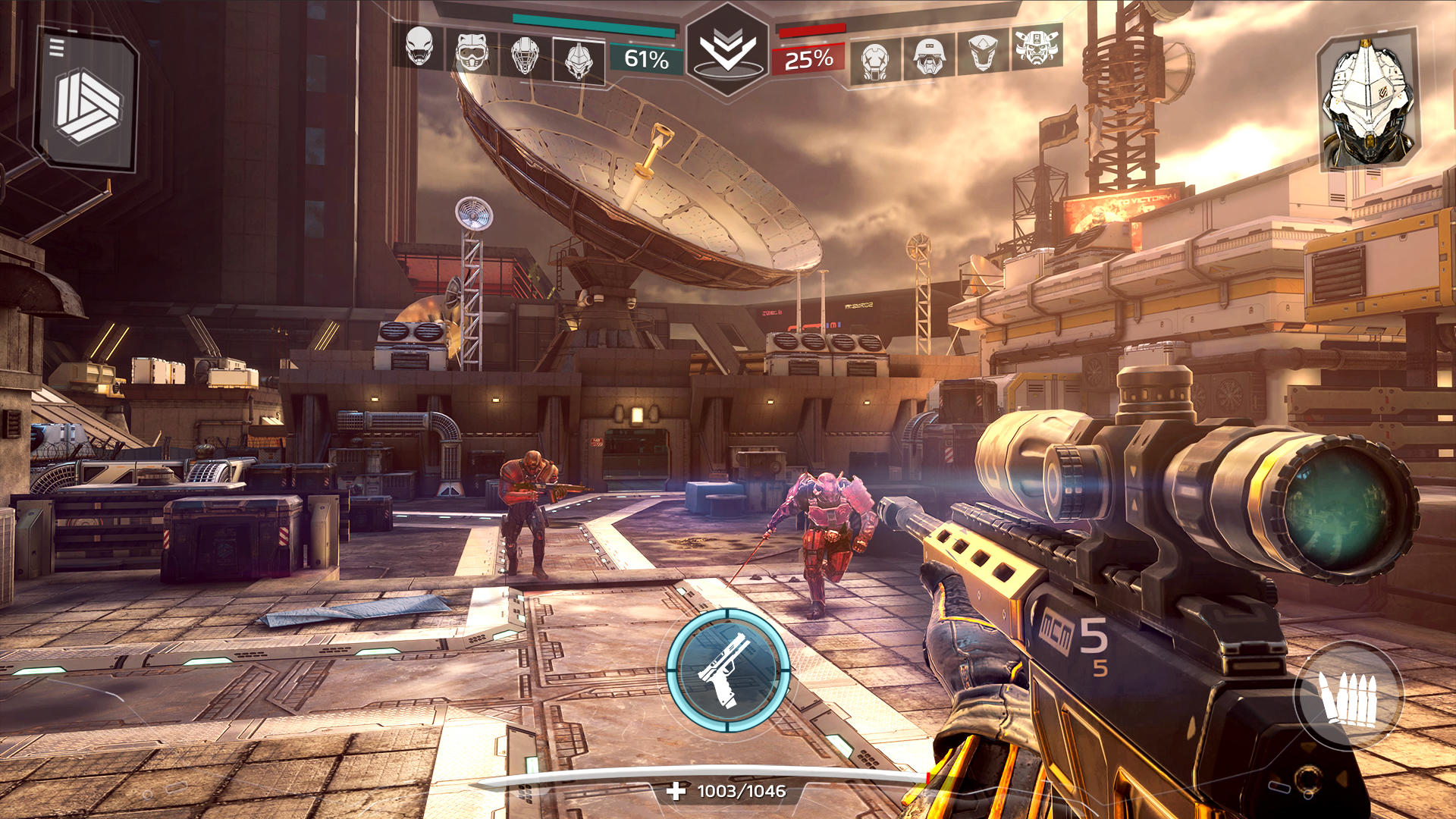Click the center rank chevron emblem
This screenshot has width=1456, height=819.
[727, 50]
